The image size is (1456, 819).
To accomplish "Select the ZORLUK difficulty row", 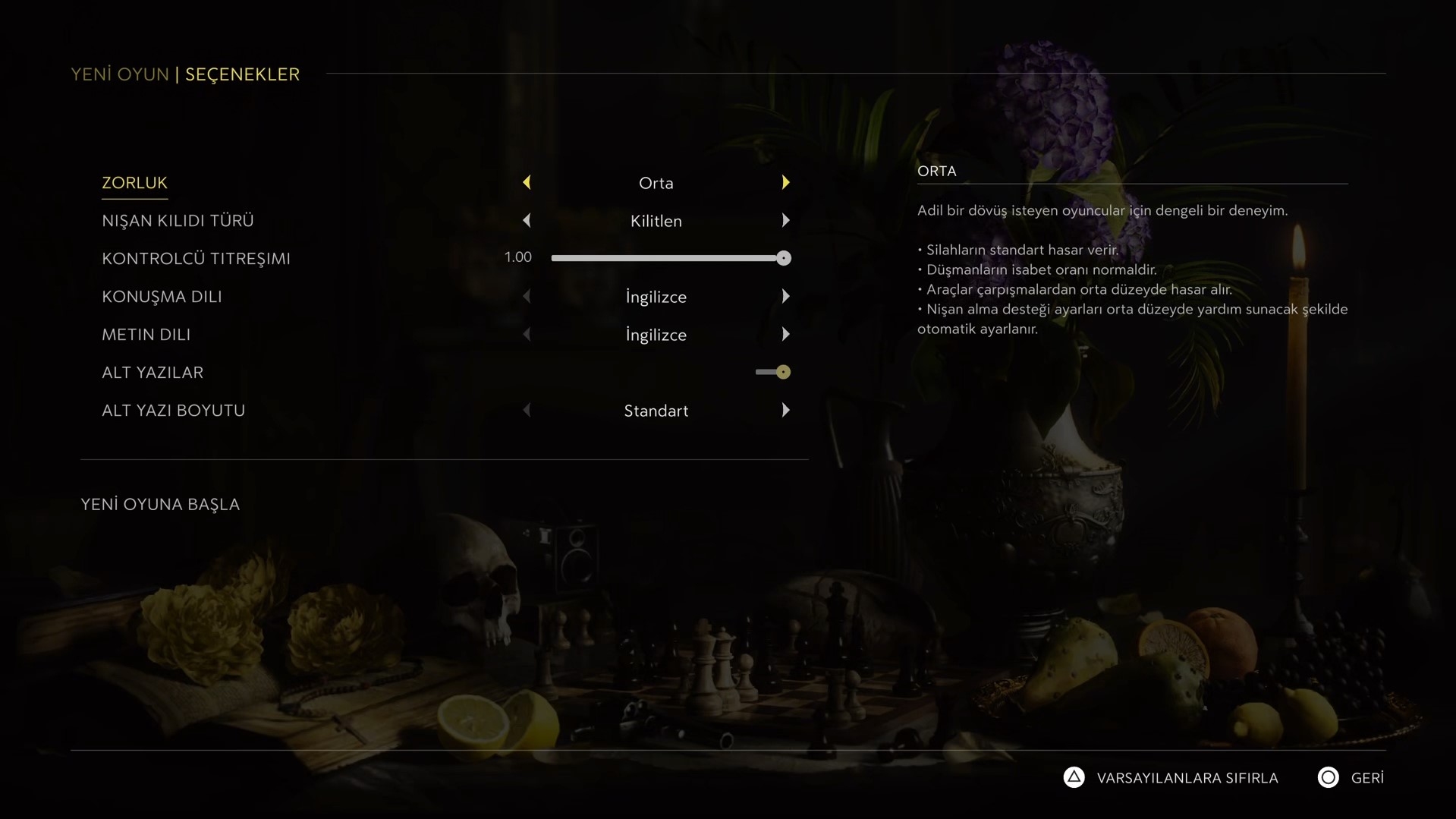I will point(134,183).
